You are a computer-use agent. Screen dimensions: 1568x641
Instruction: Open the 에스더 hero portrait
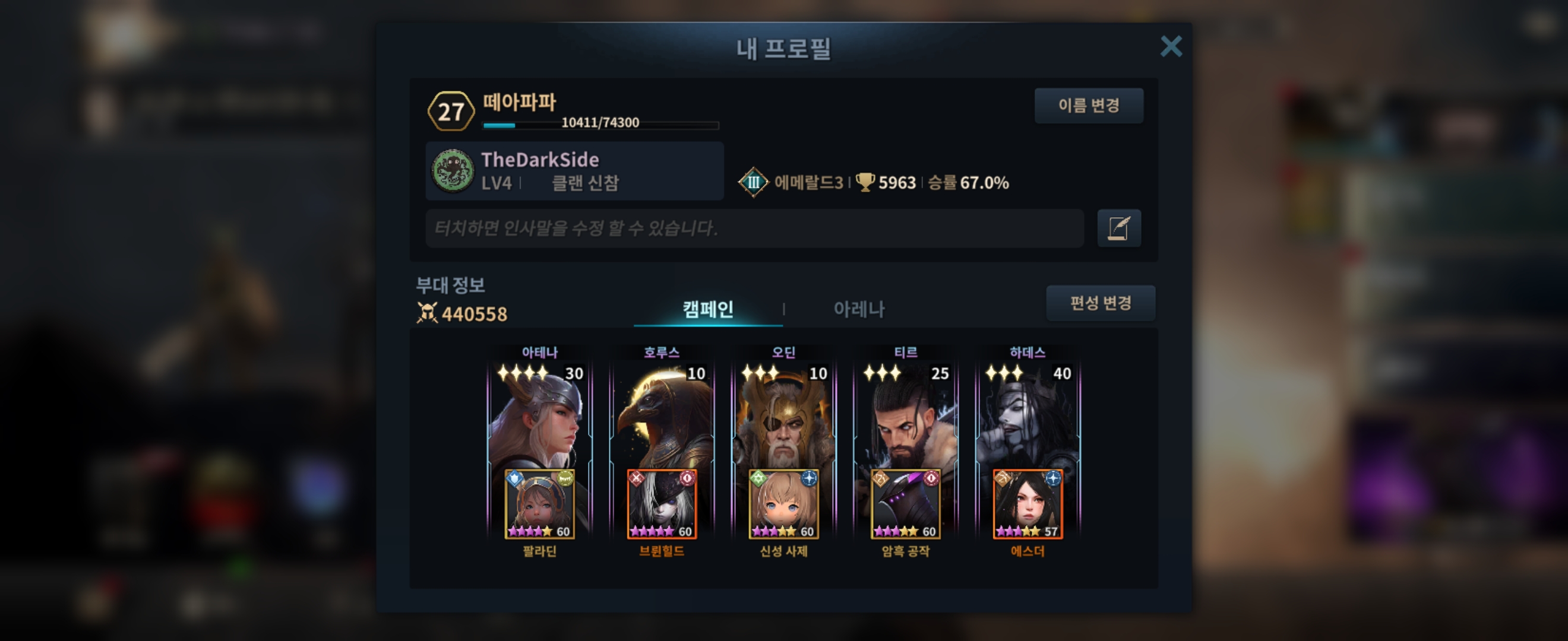pyautogui.click(x=1028, y=504)
